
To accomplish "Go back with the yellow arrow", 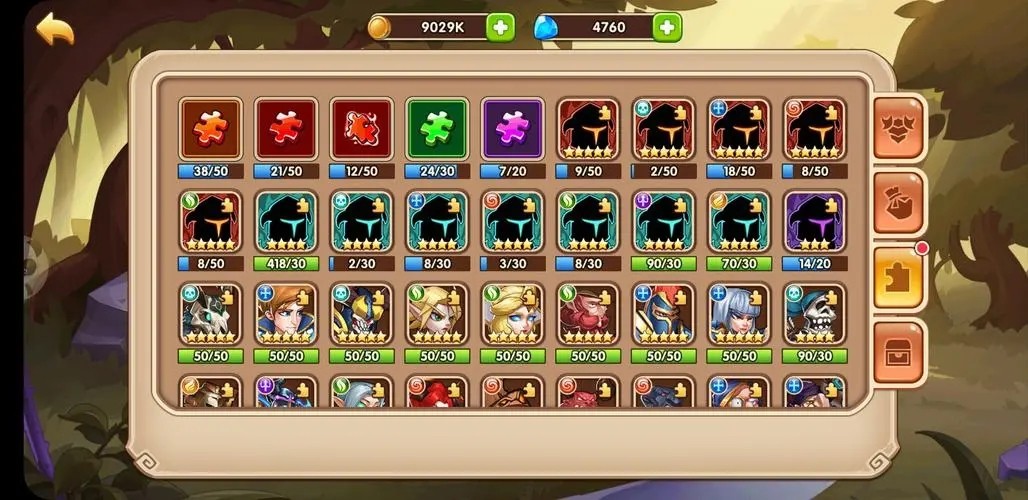I will (55, 29).
